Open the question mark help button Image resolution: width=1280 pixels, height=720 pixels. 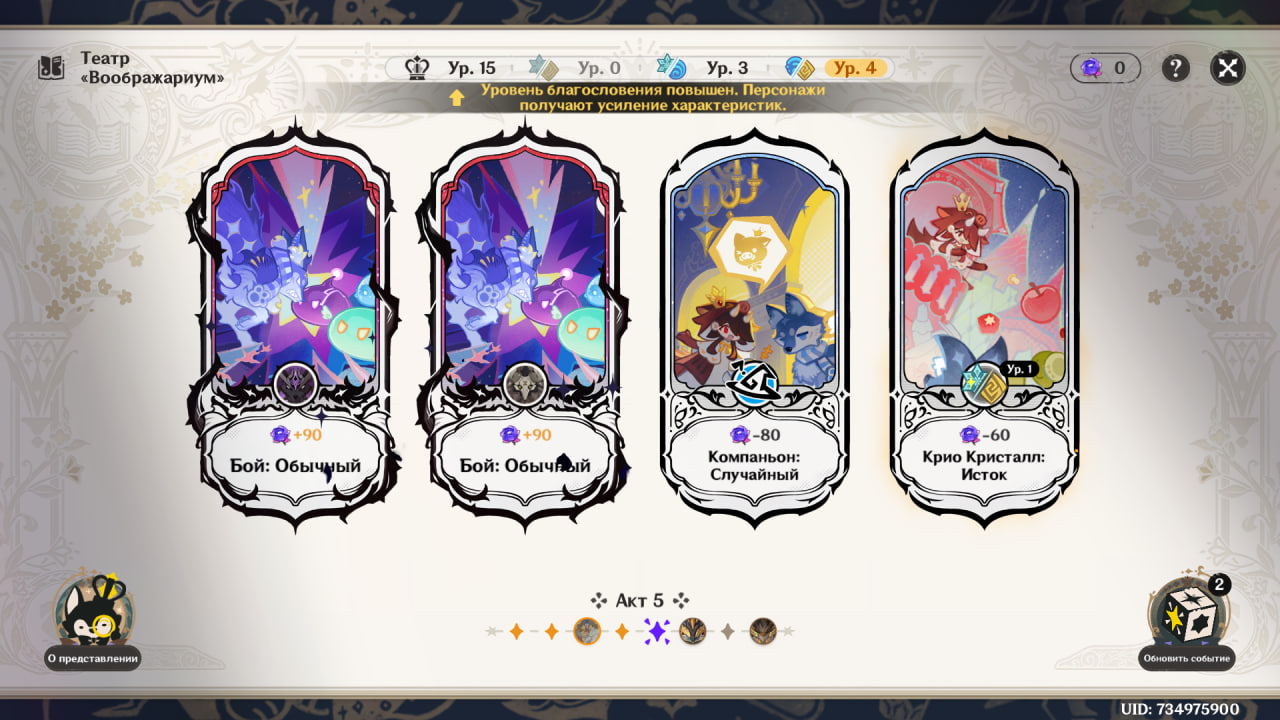click(x=1175, y=68)
